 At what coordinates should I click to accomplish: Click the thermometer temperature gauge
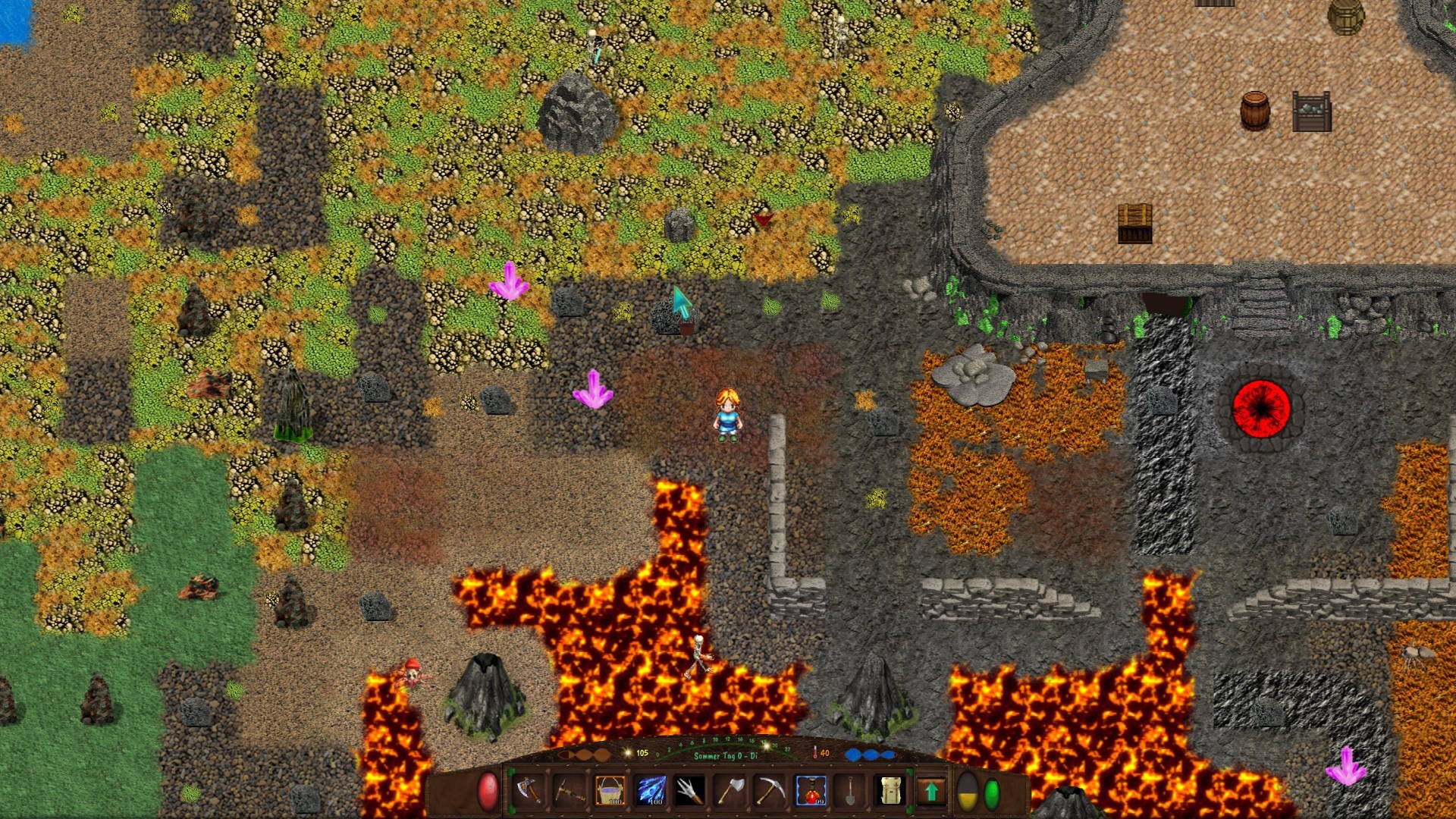click(x=814, y=754)
